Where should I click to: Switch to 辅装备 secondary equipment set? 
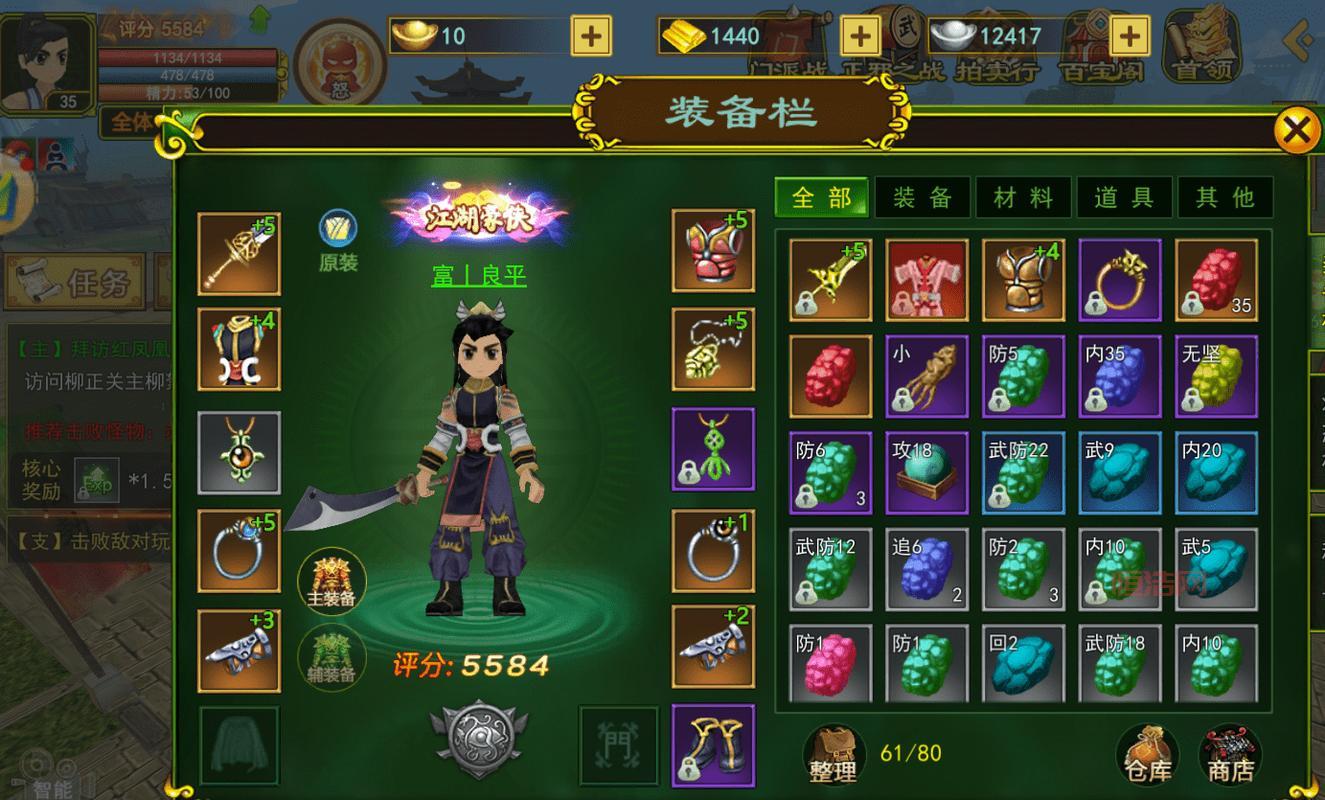click(x=332, y=655)
